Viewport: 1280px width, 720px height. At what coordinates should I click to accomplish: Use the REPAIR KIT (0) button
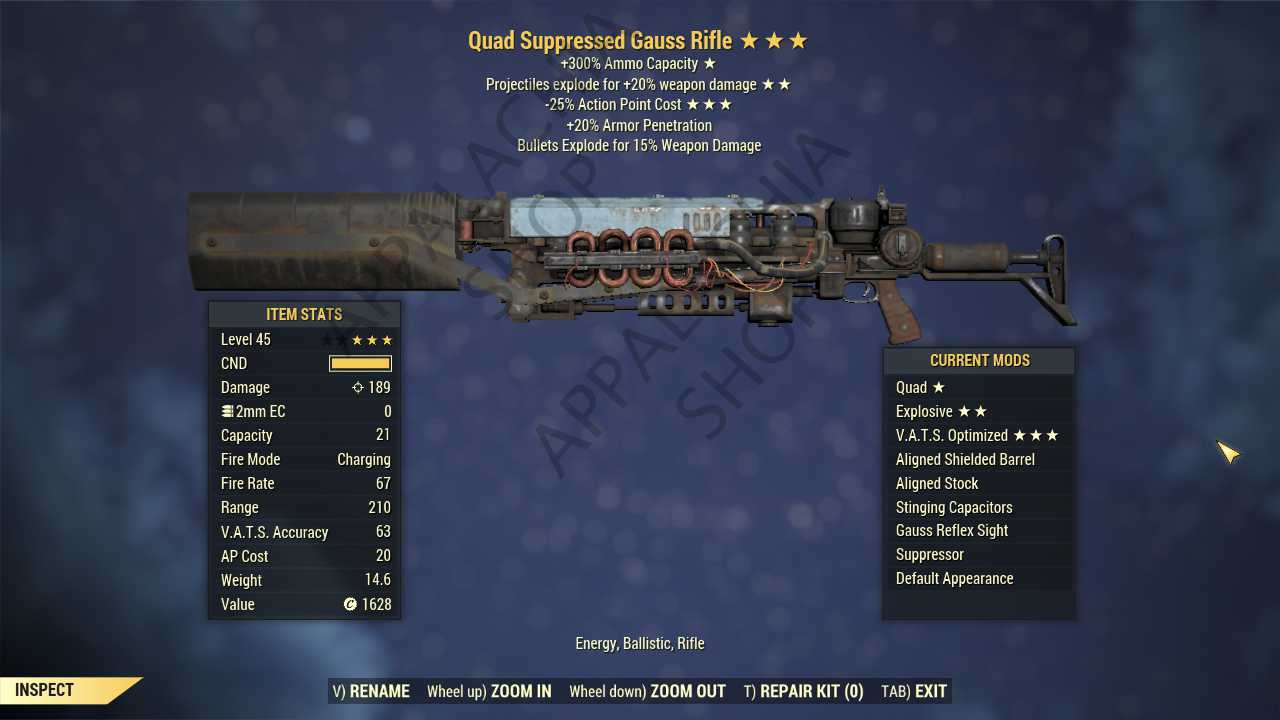click(804, 691)
